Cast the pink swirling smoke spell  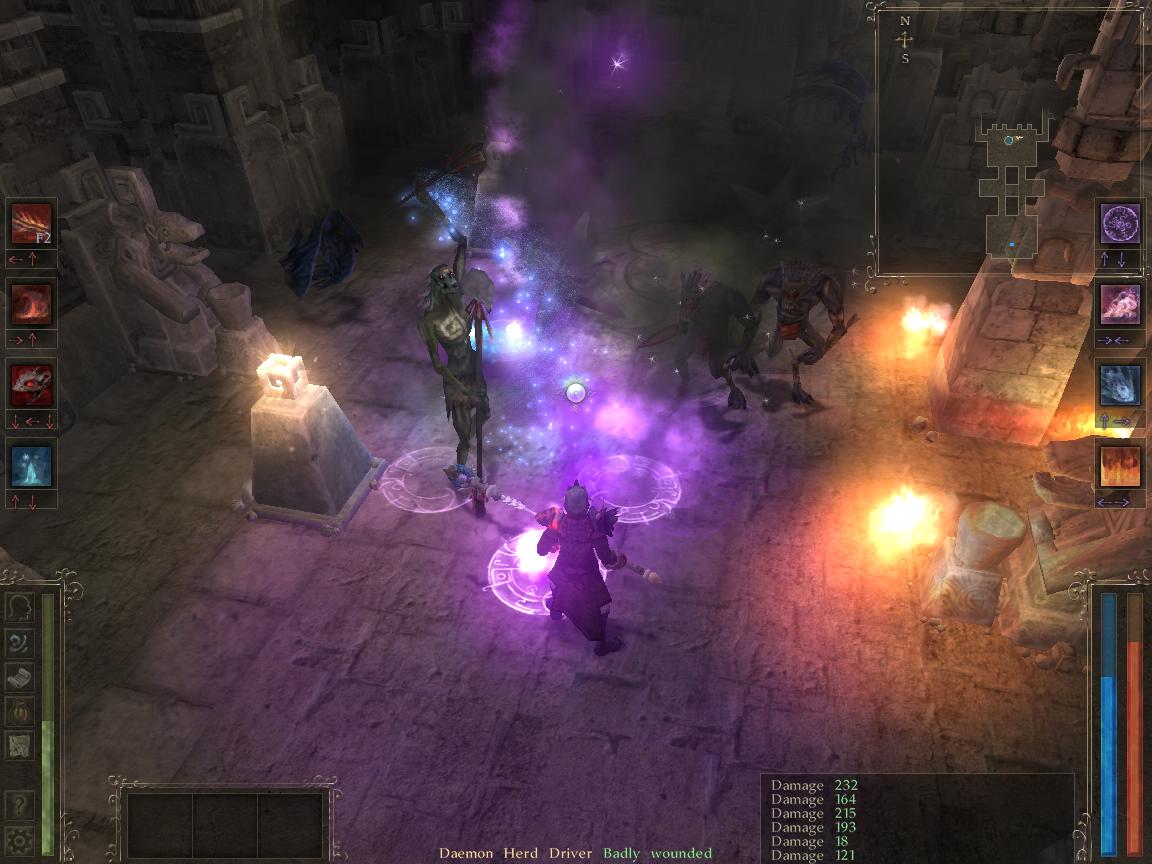1120,304
